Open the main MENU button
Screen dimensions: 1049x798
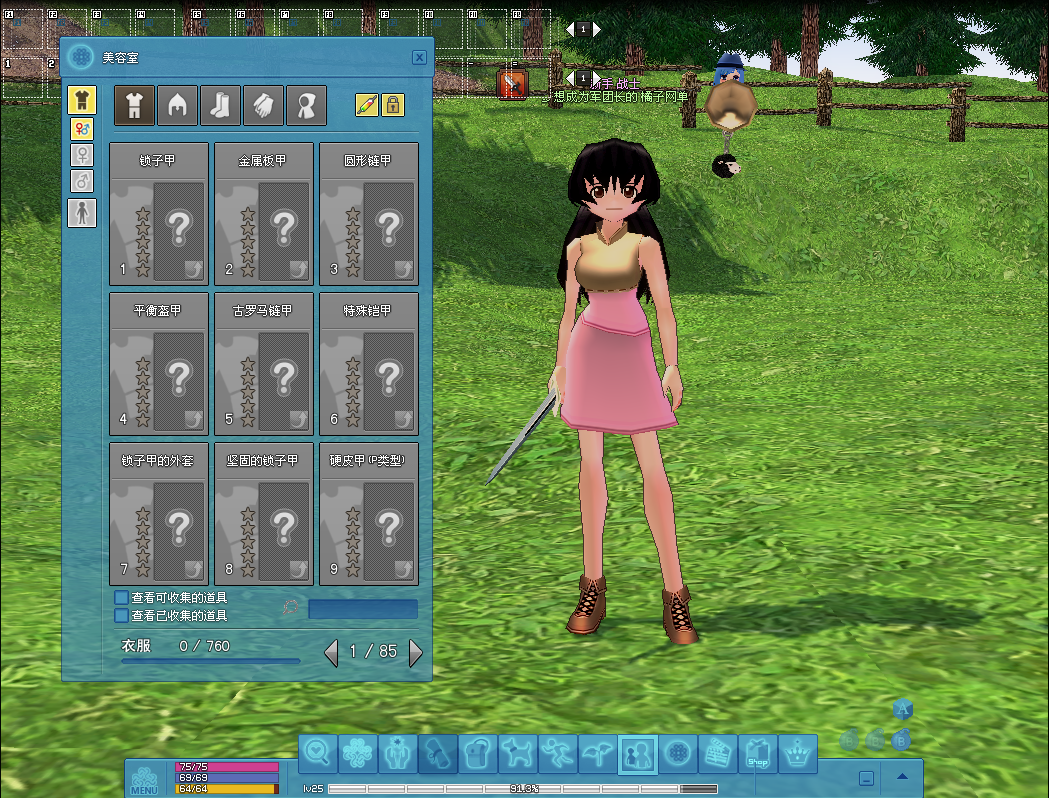pos(144,779)
